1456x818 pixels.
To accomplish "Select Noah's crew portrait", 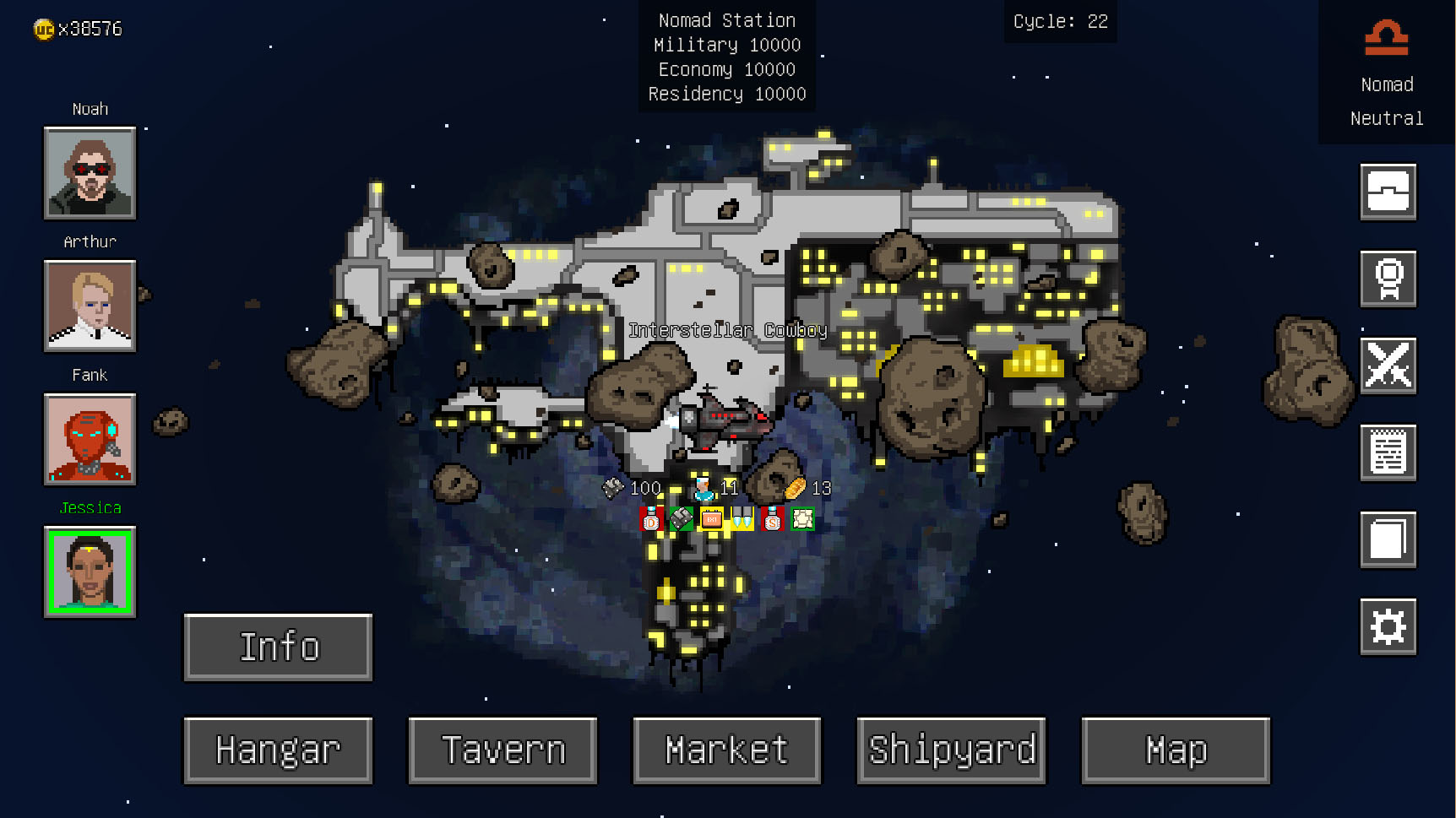I will [x=90, y=174].
